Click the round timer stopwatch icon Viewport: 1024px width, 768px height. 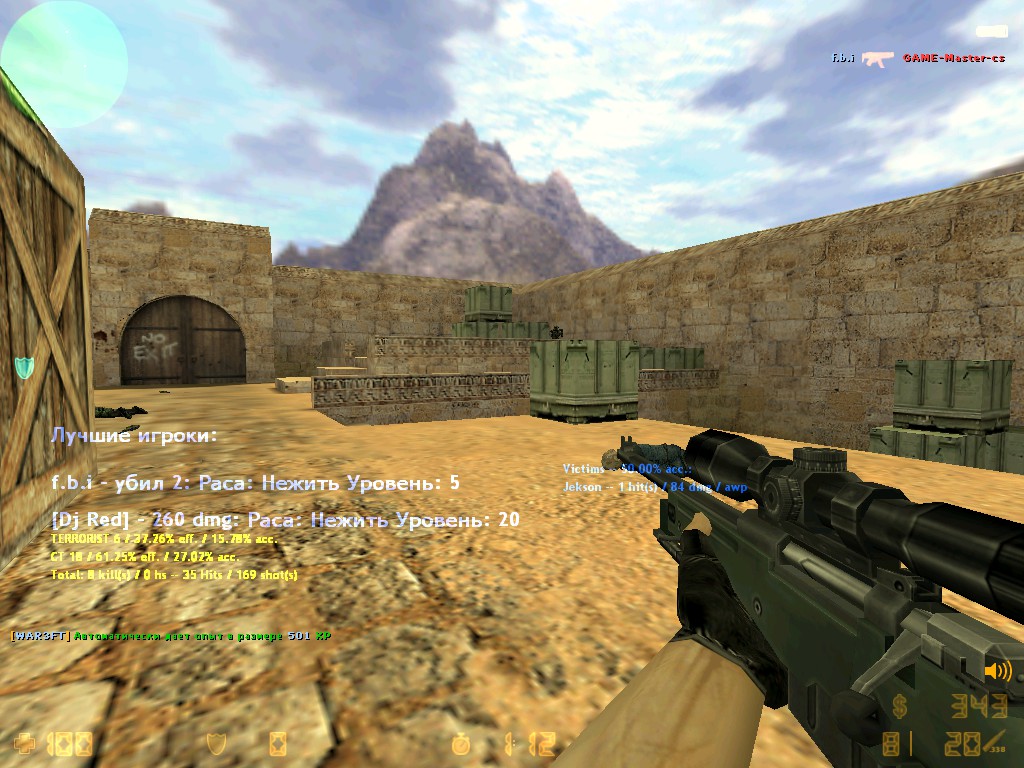coord(461,743)
